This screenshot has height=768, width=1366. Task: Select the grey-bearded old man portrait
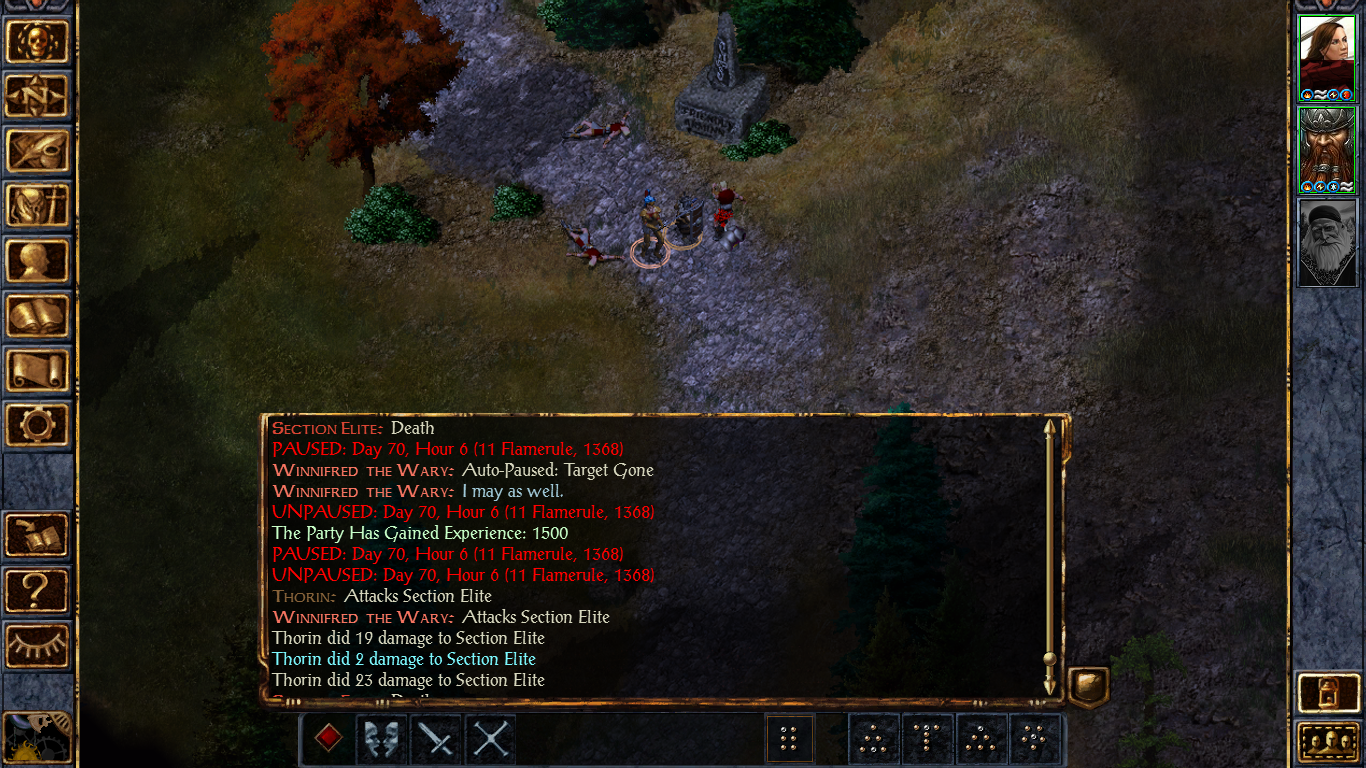[x=1327, y=242]
